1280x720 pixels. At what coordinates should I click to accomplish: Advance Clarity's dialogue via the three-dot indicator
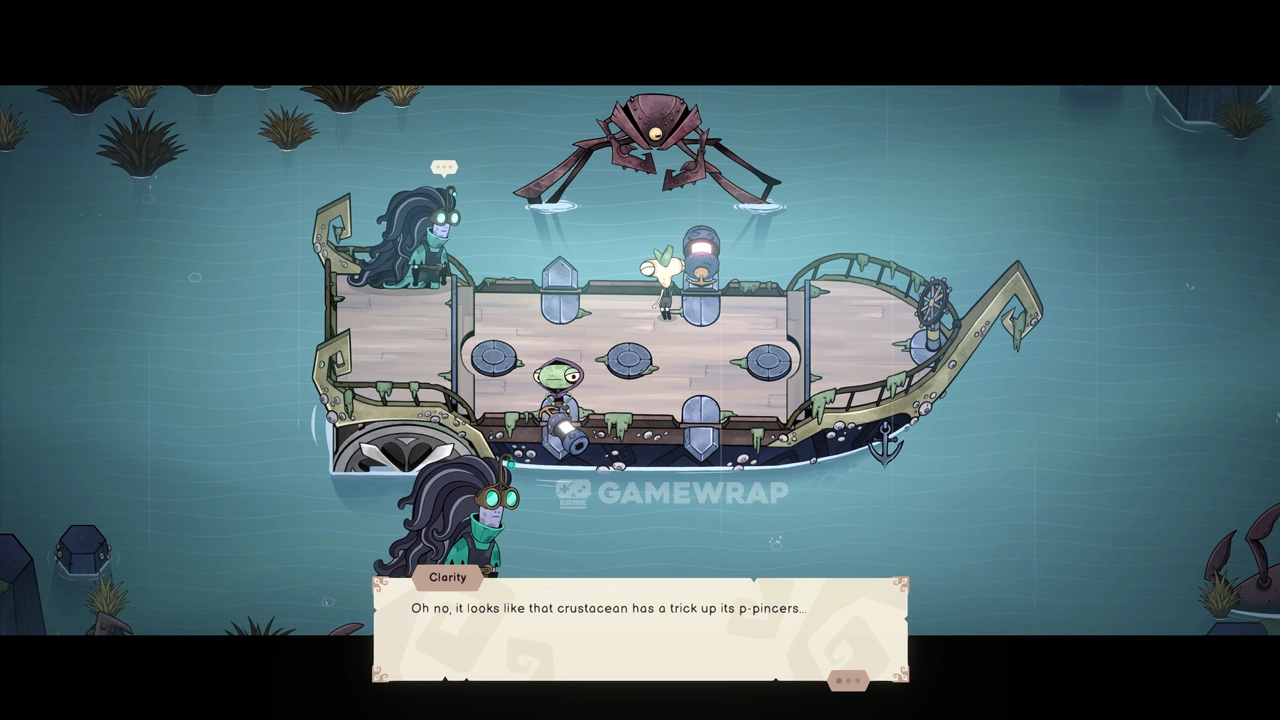848,681
